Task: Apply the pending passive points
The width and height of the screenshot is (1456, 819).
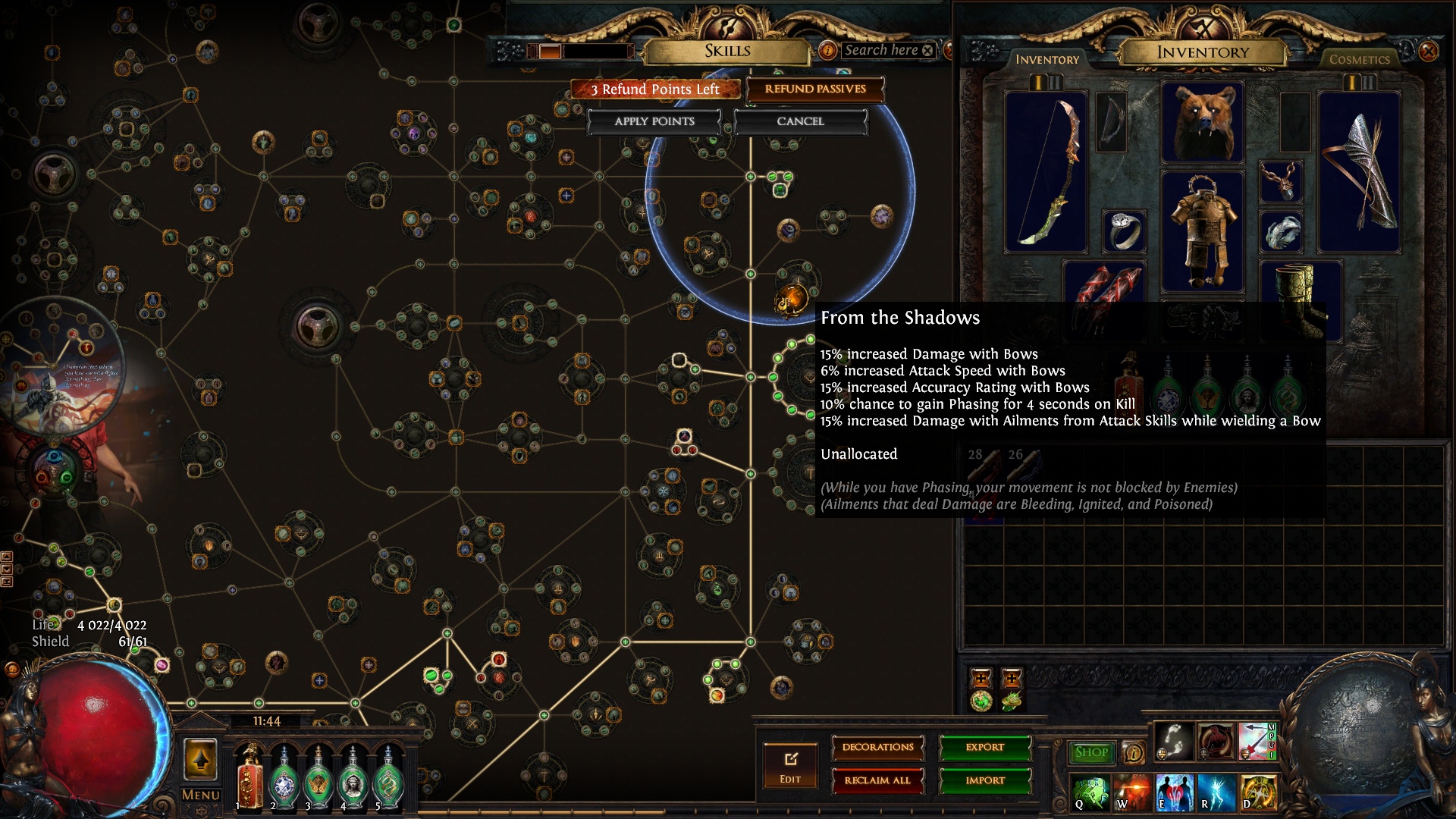Action: coord(653,121)
